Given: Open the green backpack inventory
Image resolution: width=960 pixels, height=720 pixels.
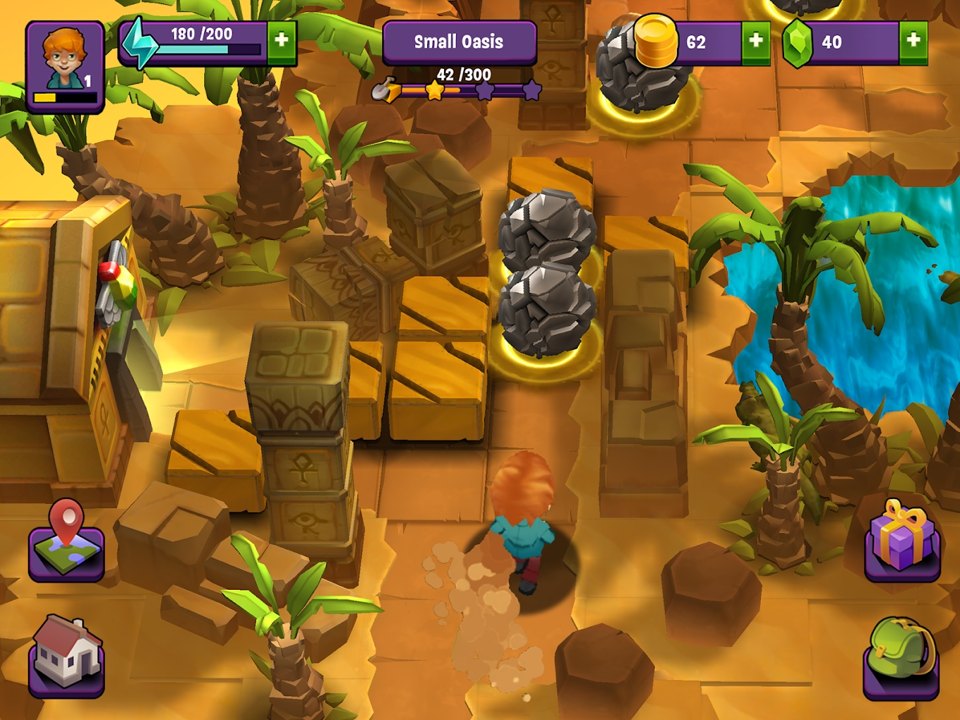Looking at the screenshot, I should pyautogui.click(x=900, y=657).
